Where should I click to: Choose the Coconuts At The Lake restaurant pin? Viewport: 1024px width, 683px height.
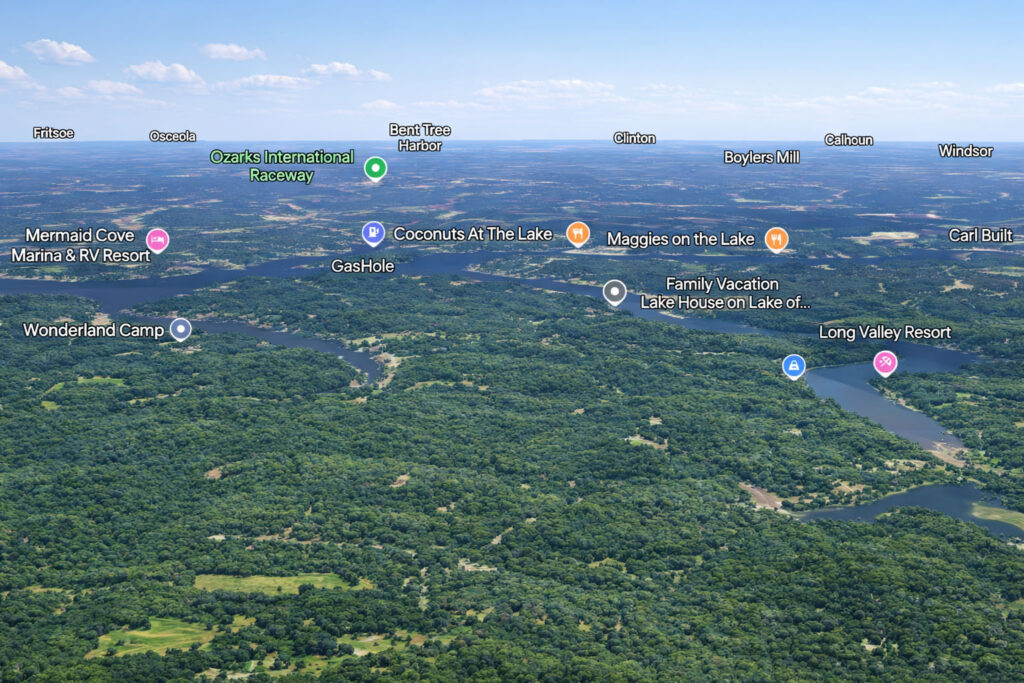click(x=578, y=234)
